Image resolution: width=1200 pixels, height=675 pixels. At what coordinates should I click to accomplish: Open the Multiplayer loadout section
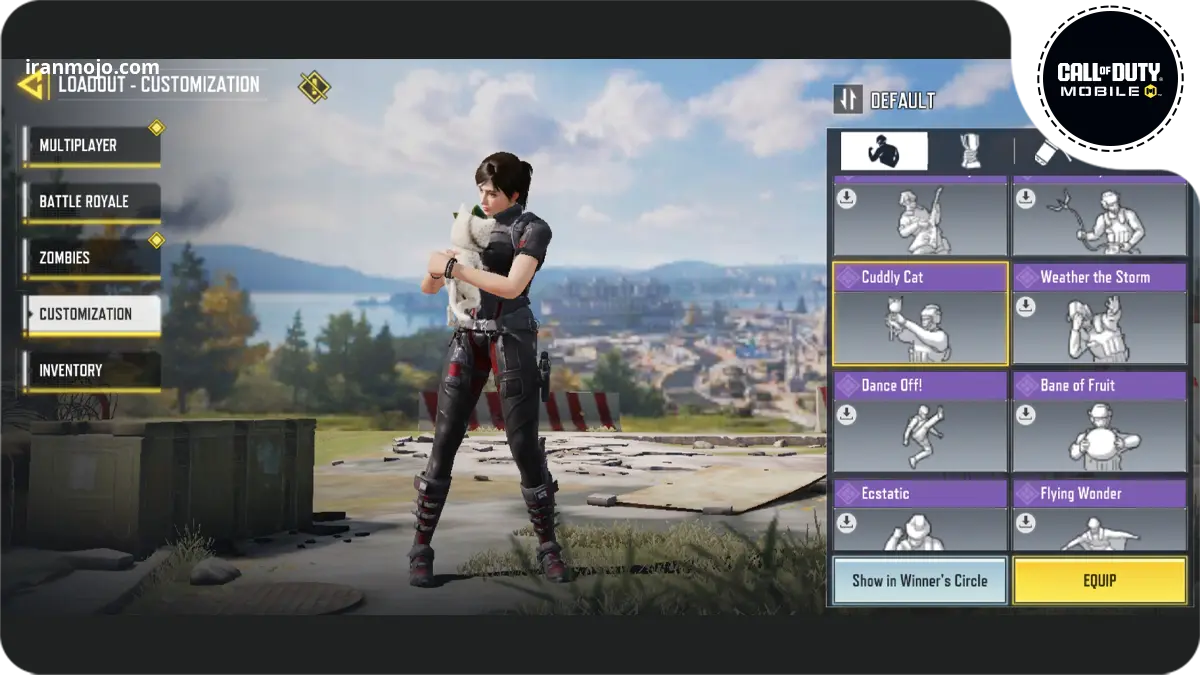click(x=92, y=146)
